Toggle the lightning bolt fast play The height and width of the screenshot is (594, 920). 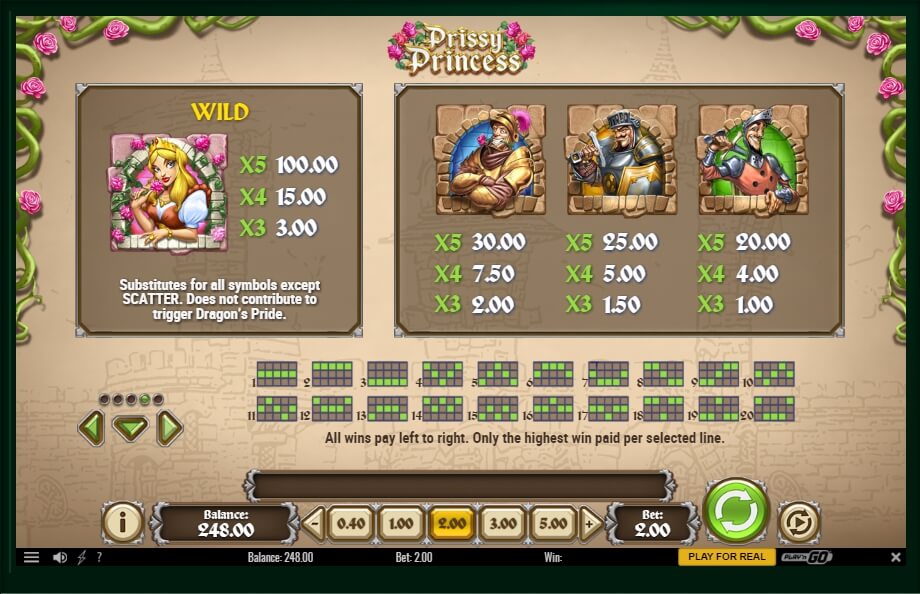81,557
